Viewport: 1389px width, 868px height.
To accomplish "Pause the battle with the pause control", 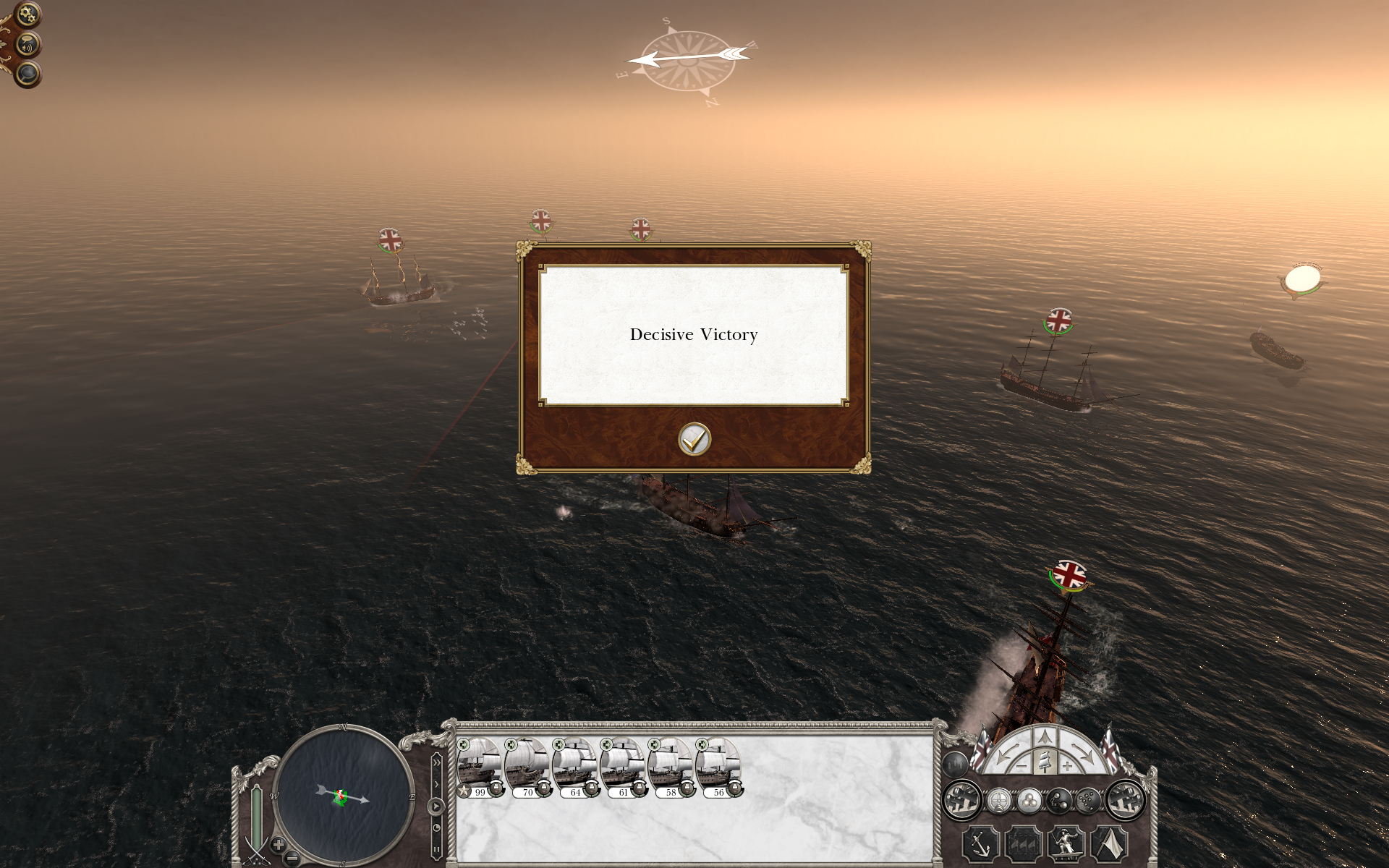I will click(436, 849).
